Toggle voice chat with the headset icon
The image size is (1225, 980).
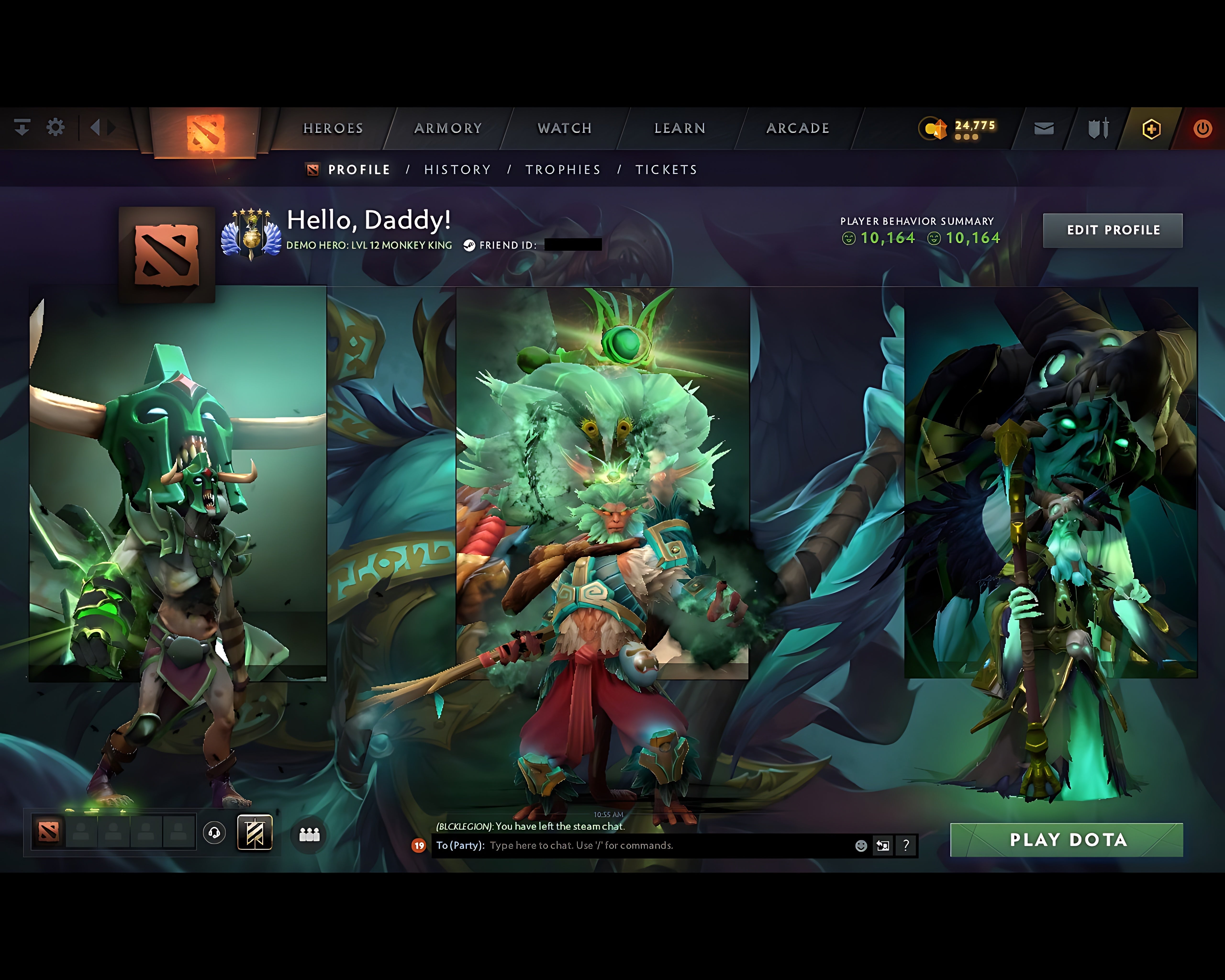click(x=213, y=833)
